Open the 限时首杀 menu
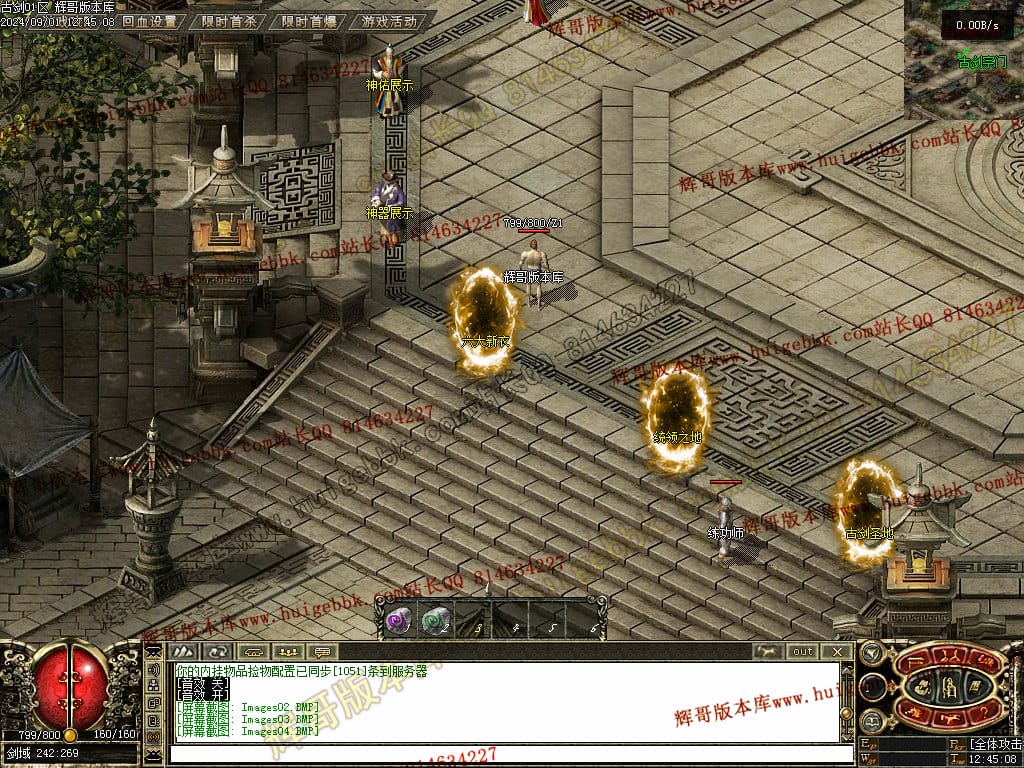Viewport: 1024px width, 768px height. 228,21
